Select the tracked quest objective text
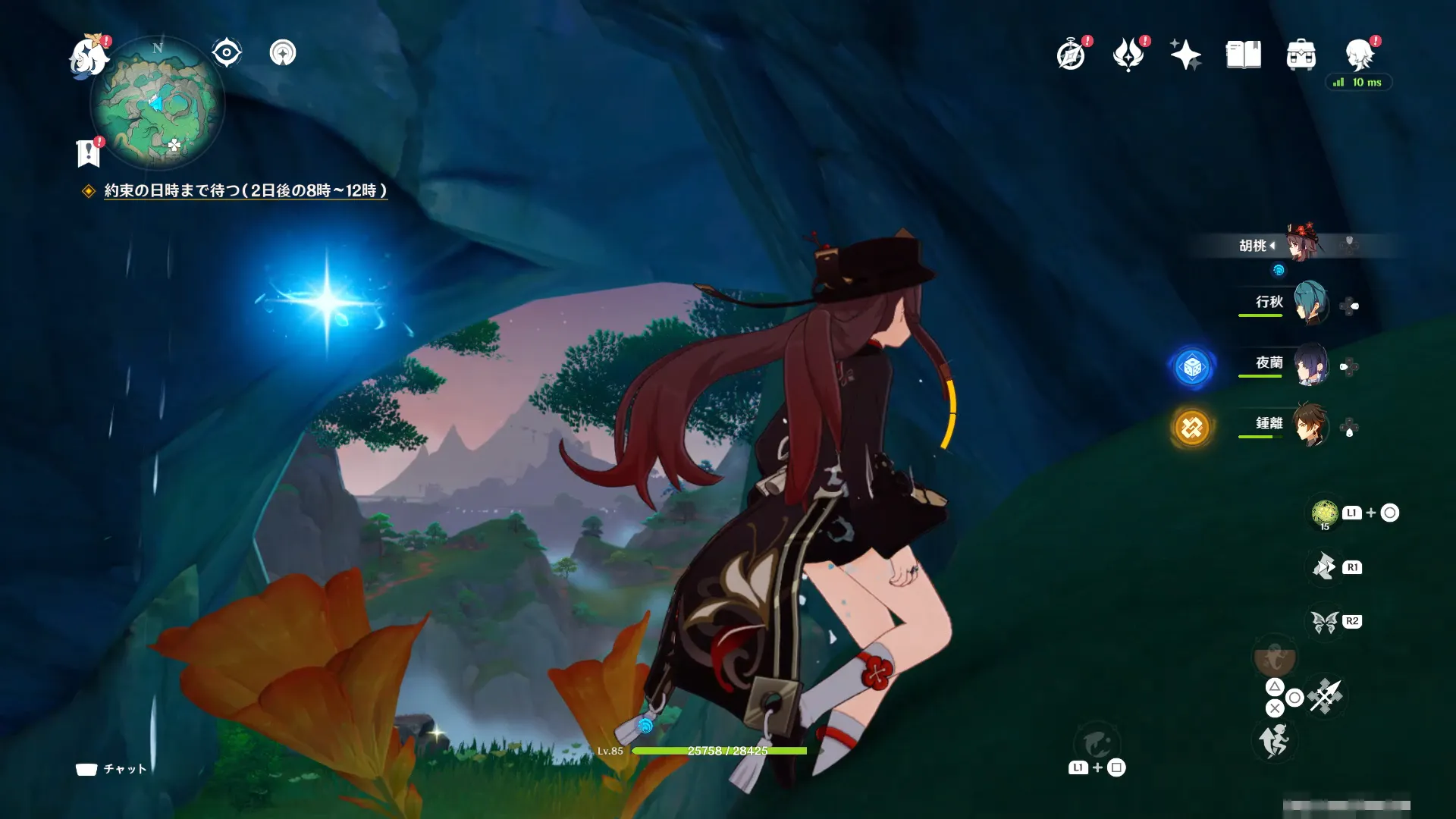 pos(245,191)
